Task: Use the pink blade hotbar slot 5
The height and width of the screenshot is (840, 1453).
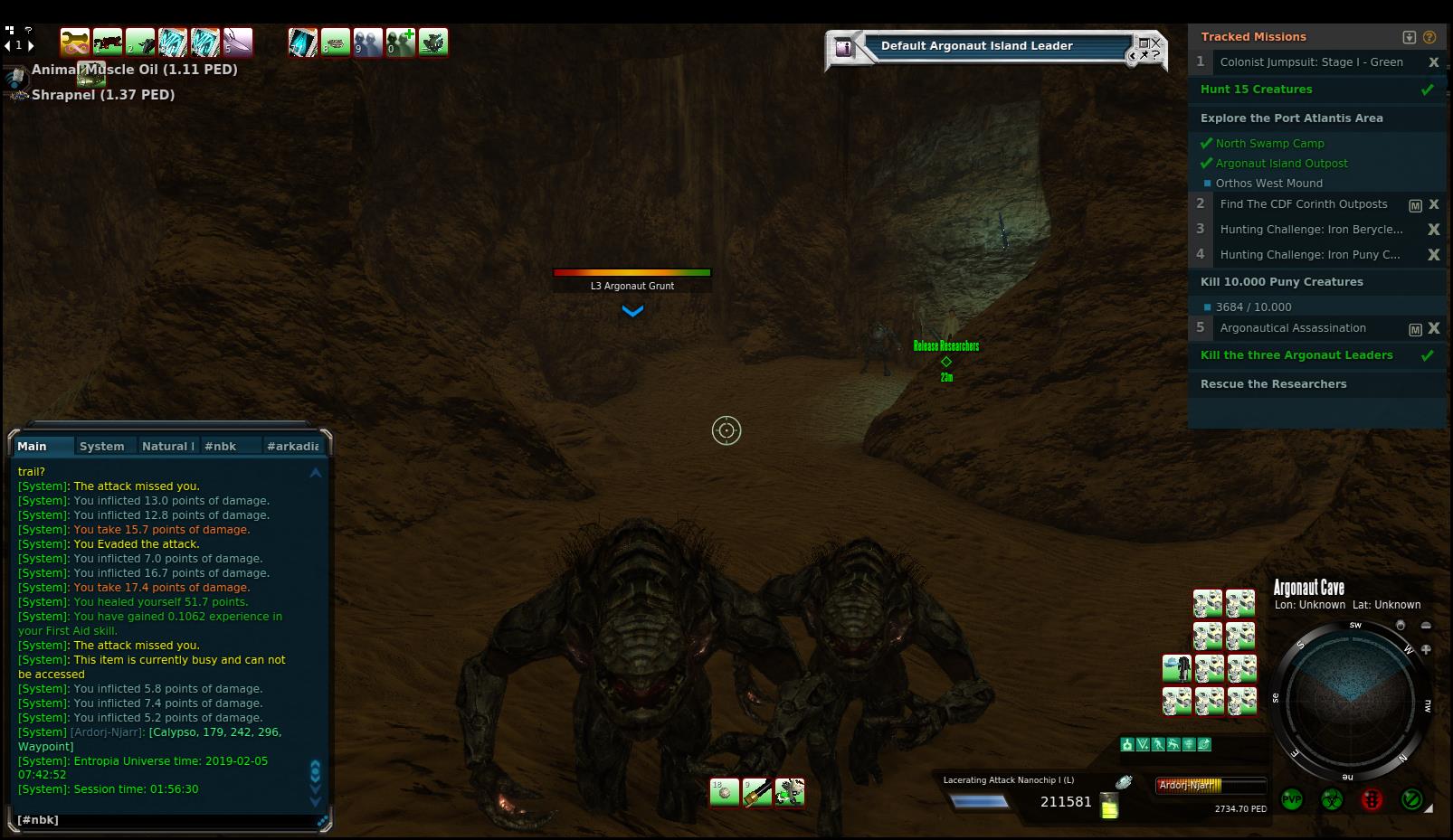Action: tap(238, 42)
